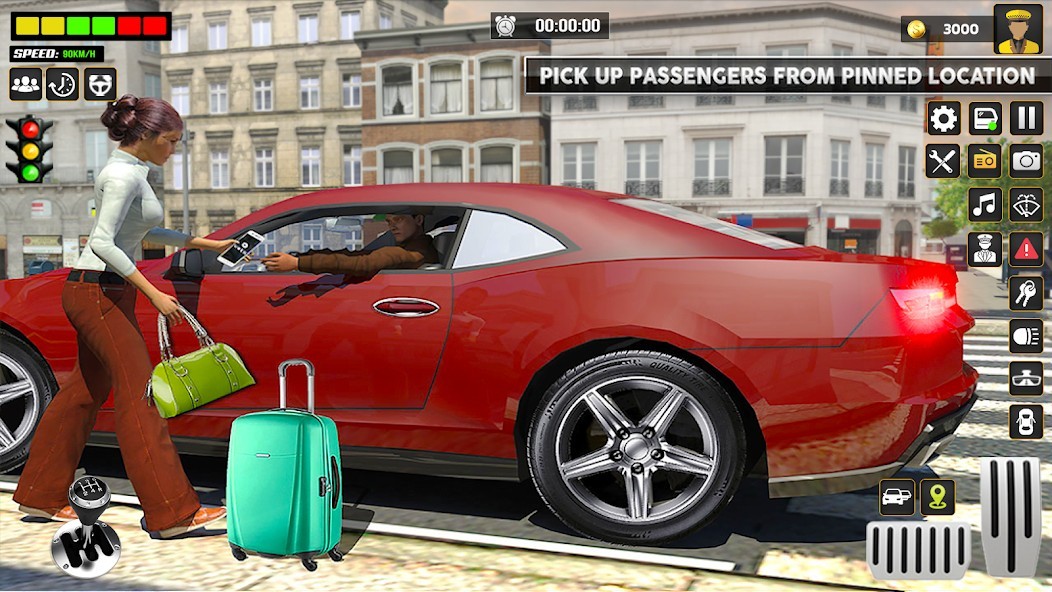This screenshot has height=592, width=1052.
Task: Select the chauffeur driver icon
Action: [x=985, y=248]
